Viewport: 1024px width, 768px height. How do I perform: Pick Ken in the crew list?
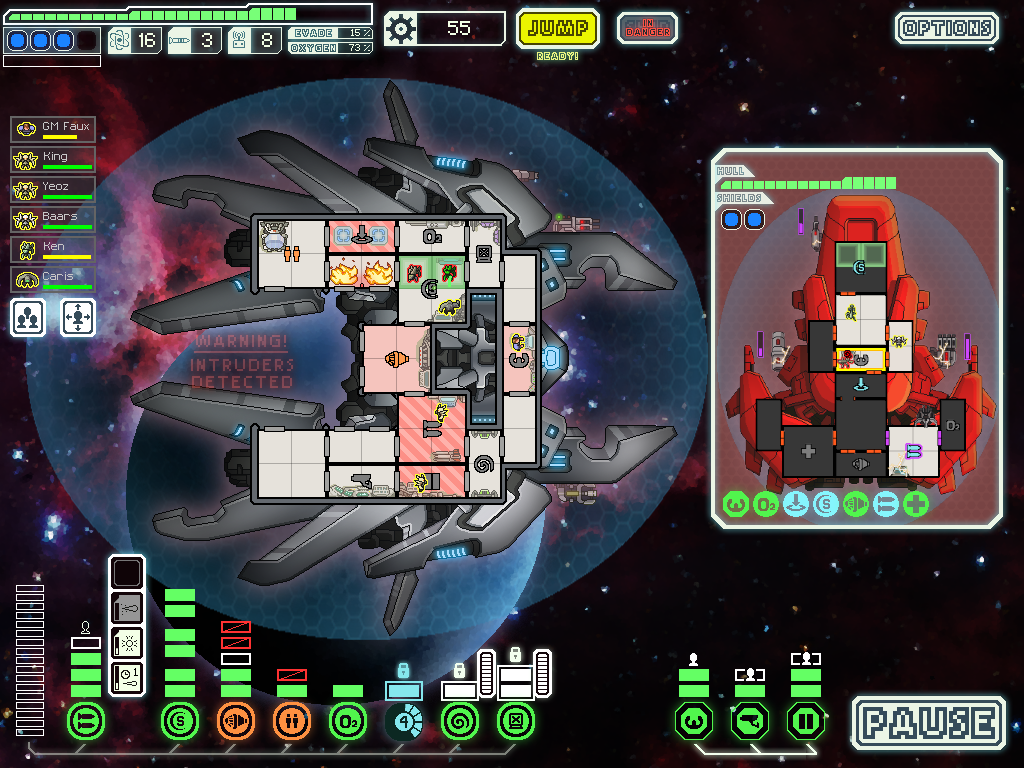tap(54, 249)
